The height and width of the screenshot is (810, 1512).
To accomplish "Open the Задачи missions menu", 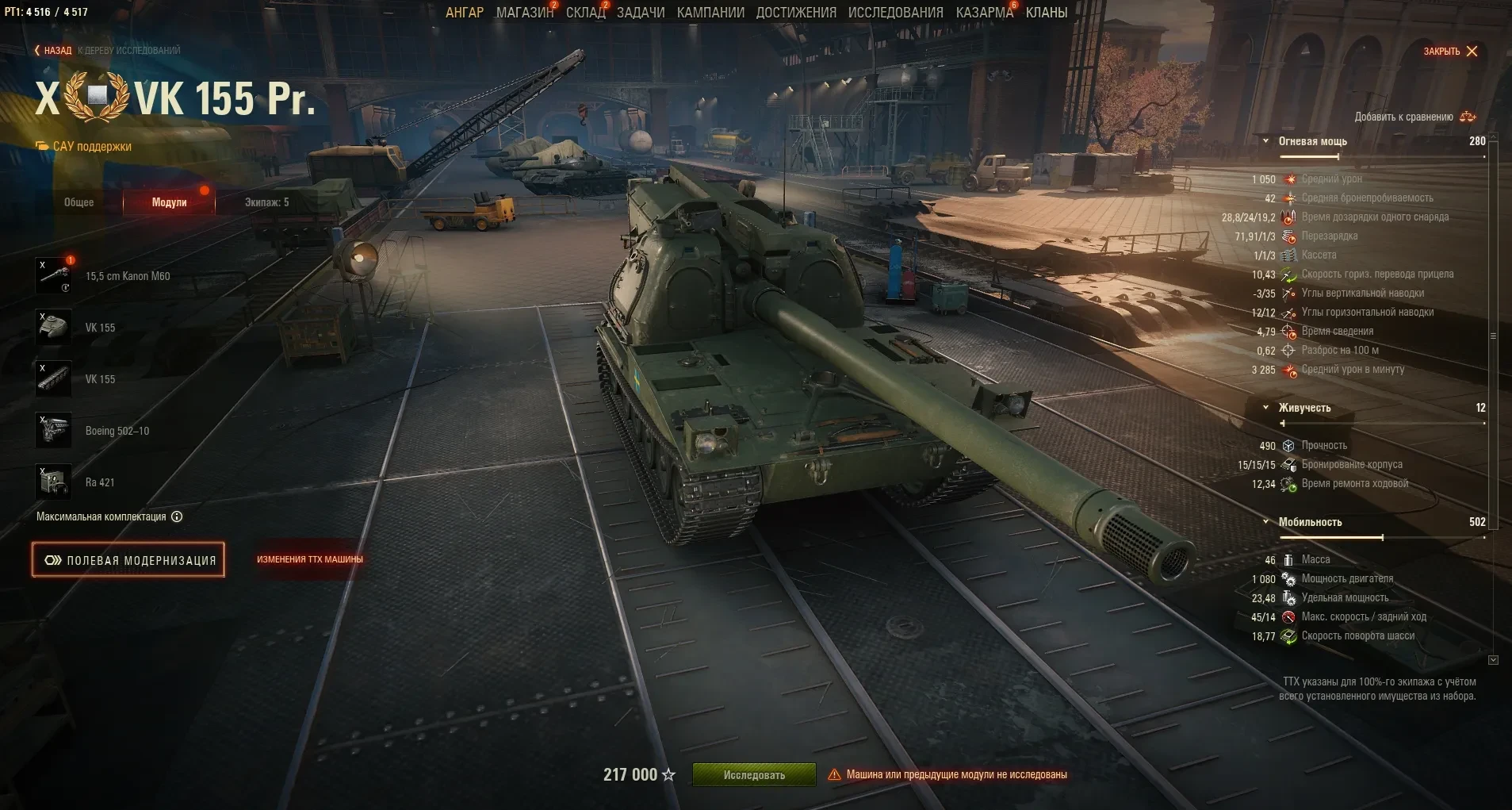I will tap(641, 13).
